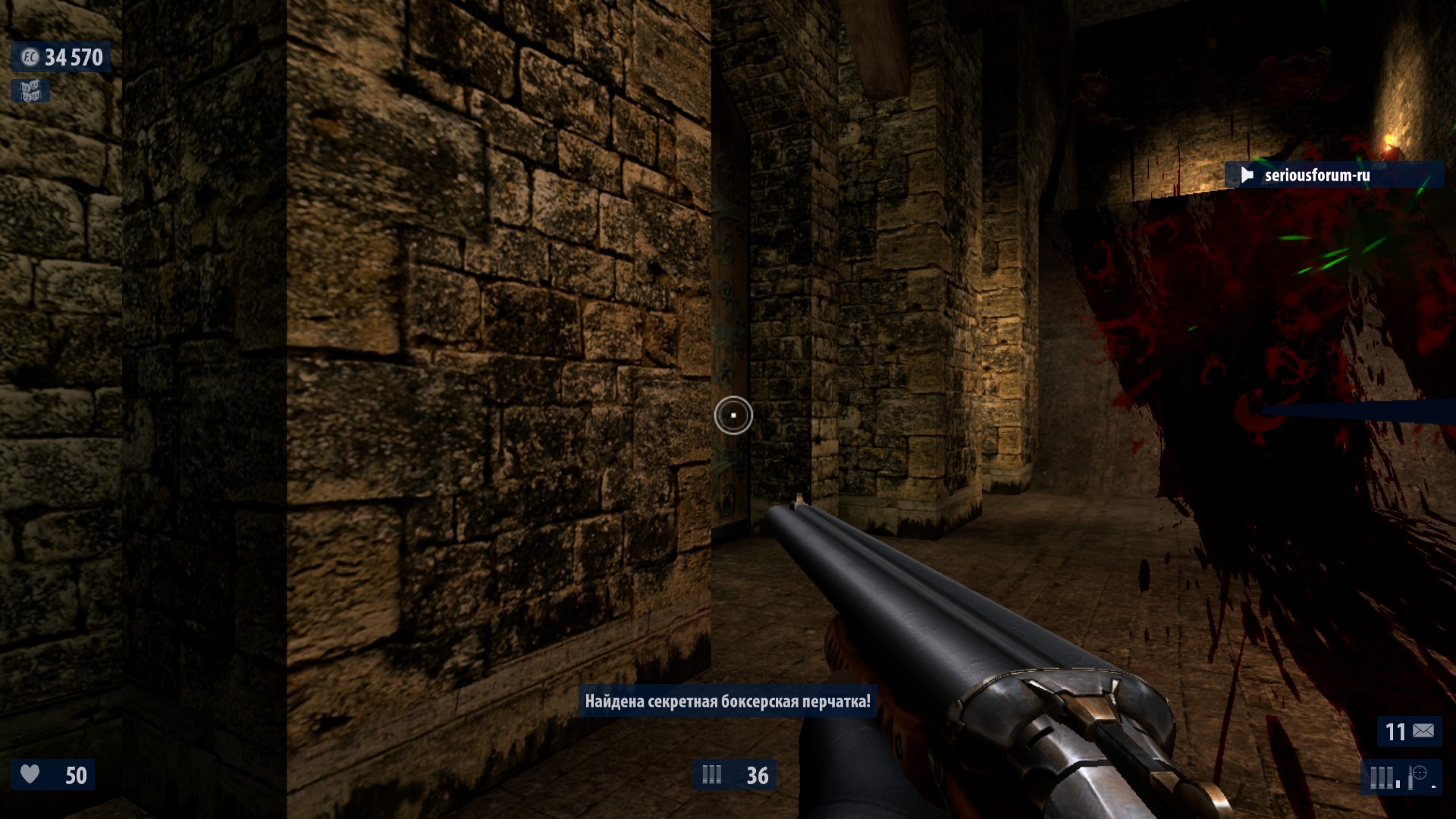Click the four faces icon

30,91
